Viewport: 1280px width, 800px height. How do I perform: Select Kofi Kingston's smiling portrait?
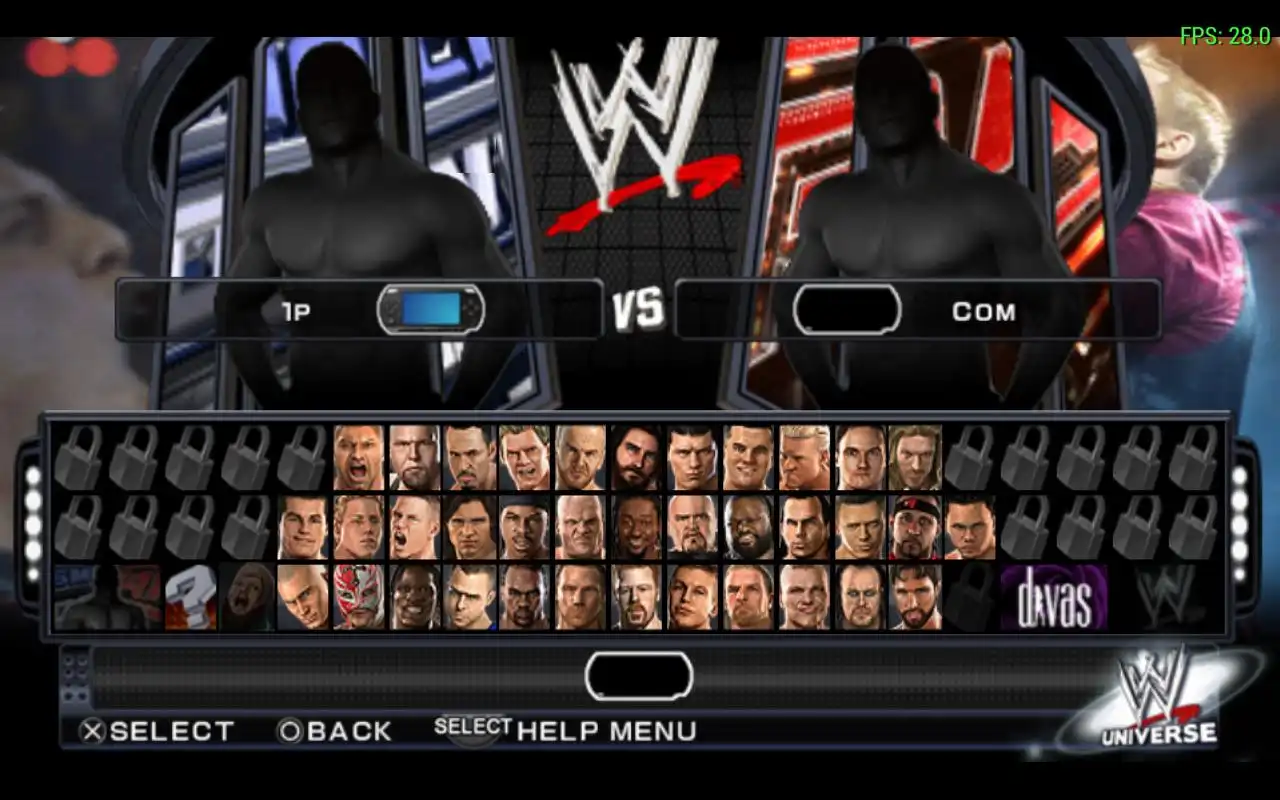point(637,528)
